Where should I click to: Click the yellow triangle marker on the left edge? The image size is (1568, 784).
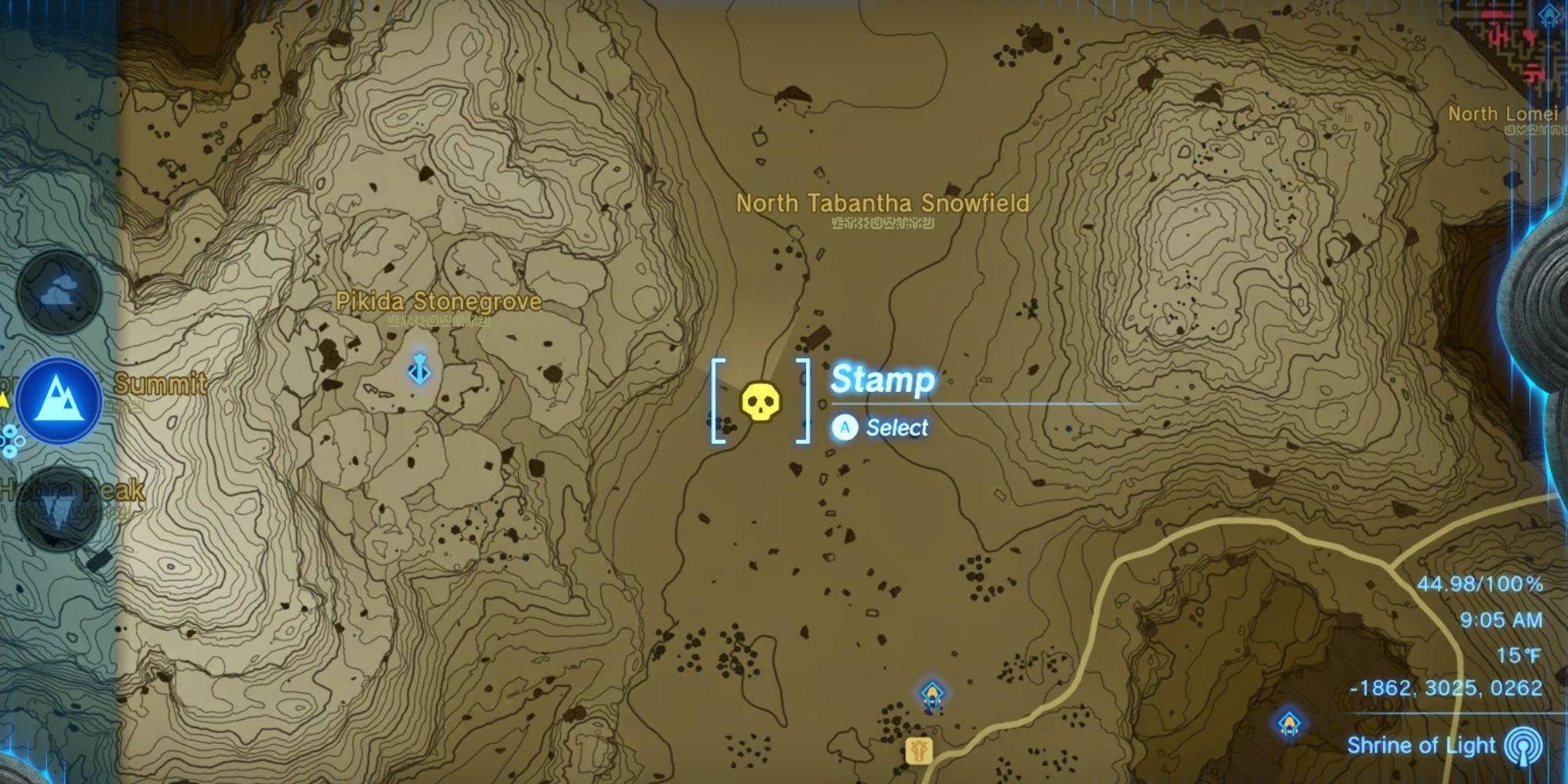4,399
